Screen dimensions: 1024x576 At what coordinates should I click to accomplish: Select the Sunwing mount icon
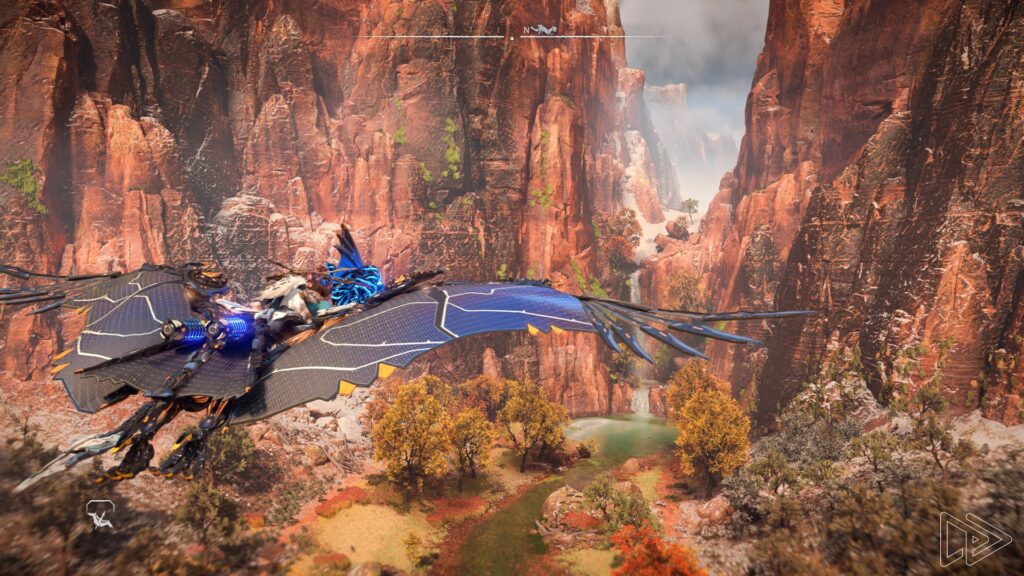pyautogui.click(x=100, y=514)
